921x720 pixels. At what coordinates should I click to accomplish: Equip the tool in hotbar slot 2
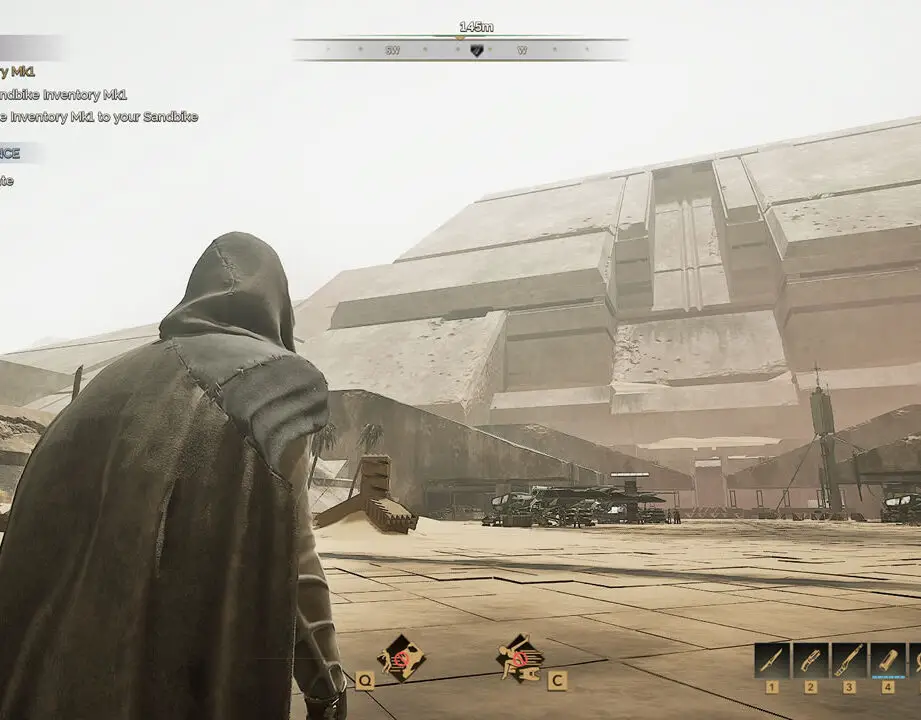[811, 660]
